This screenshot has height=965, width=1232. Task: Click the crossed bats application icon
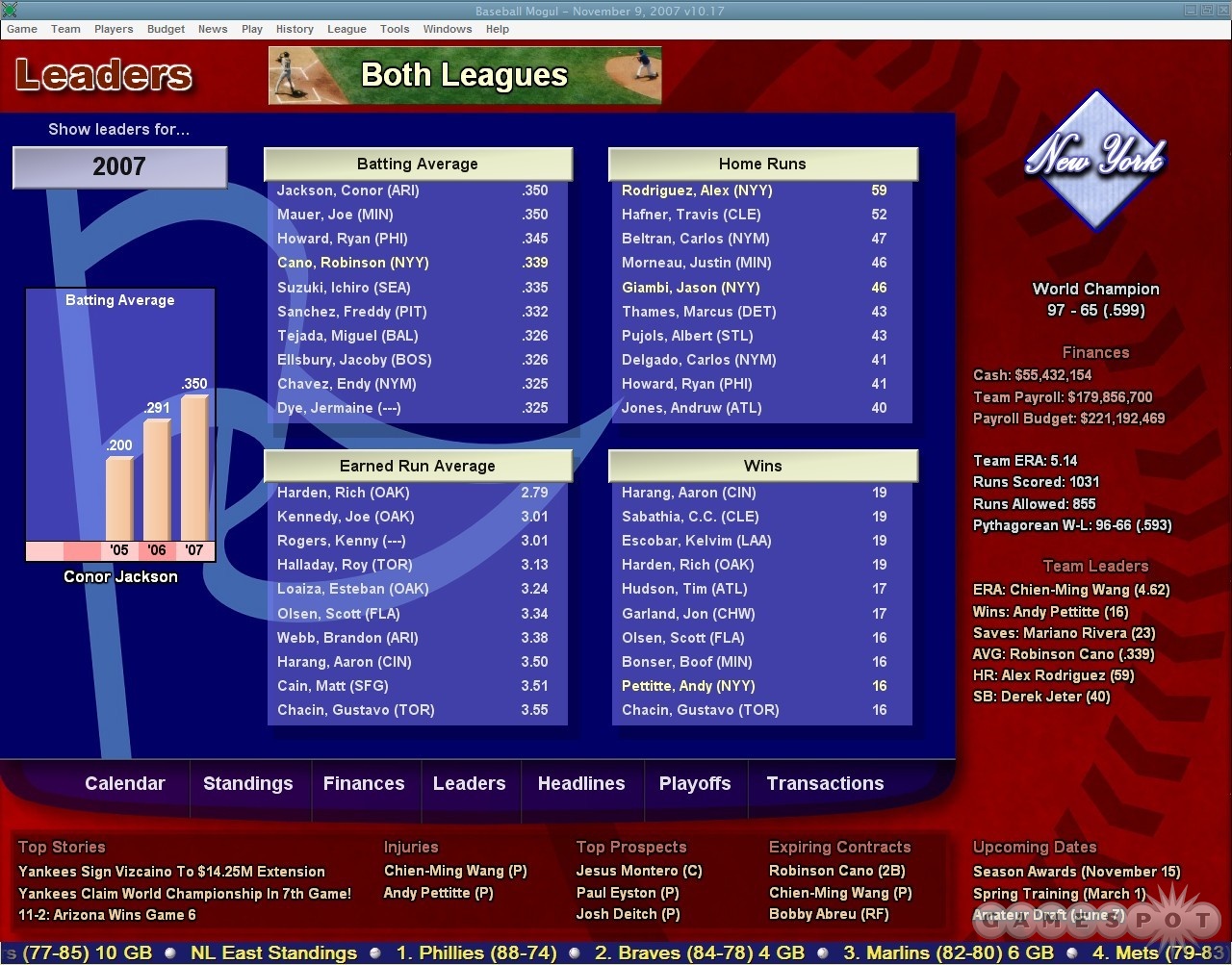[x=9, y=10]
